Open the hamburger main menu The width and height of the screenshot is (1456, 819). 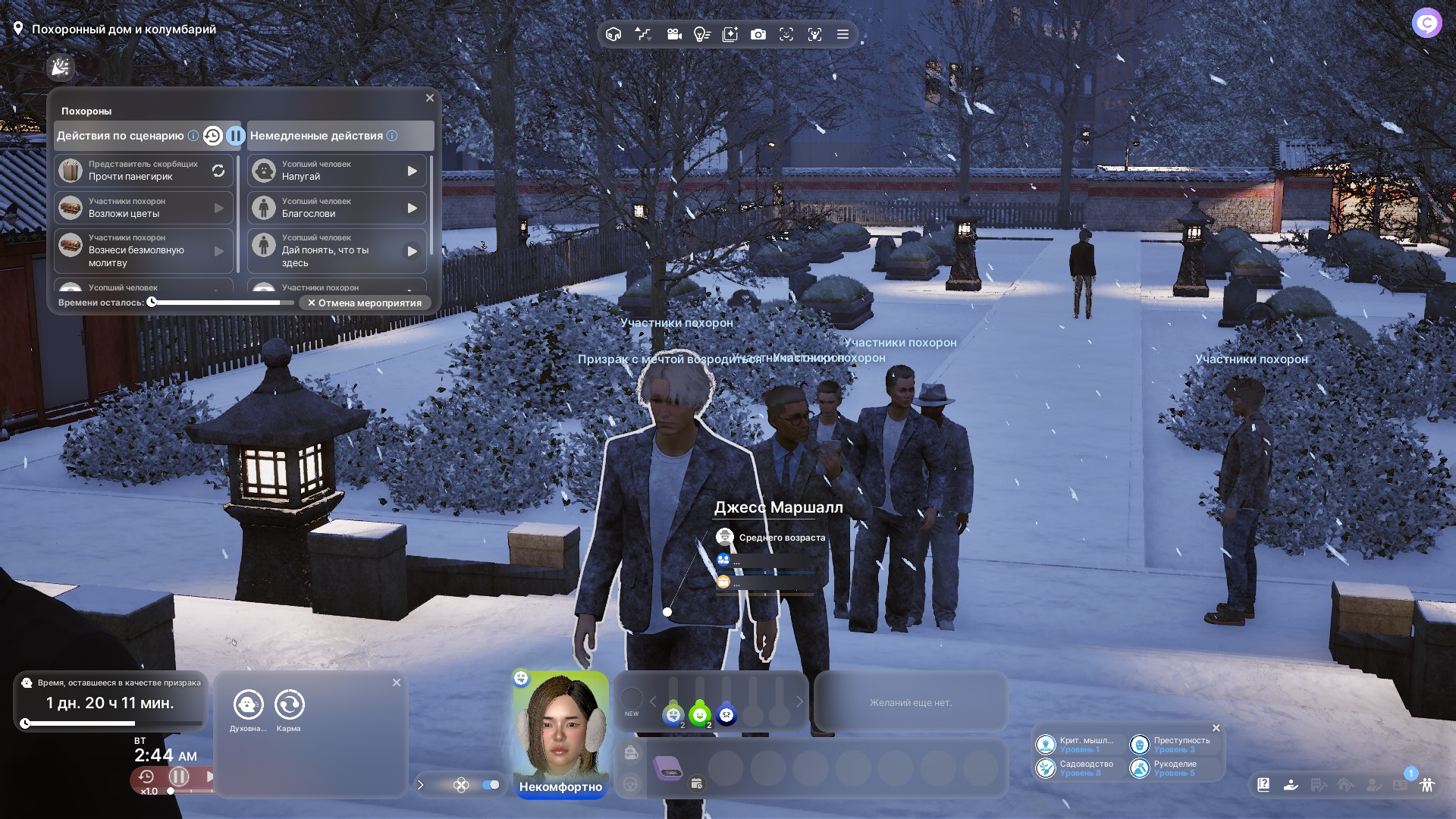[843, 34]
